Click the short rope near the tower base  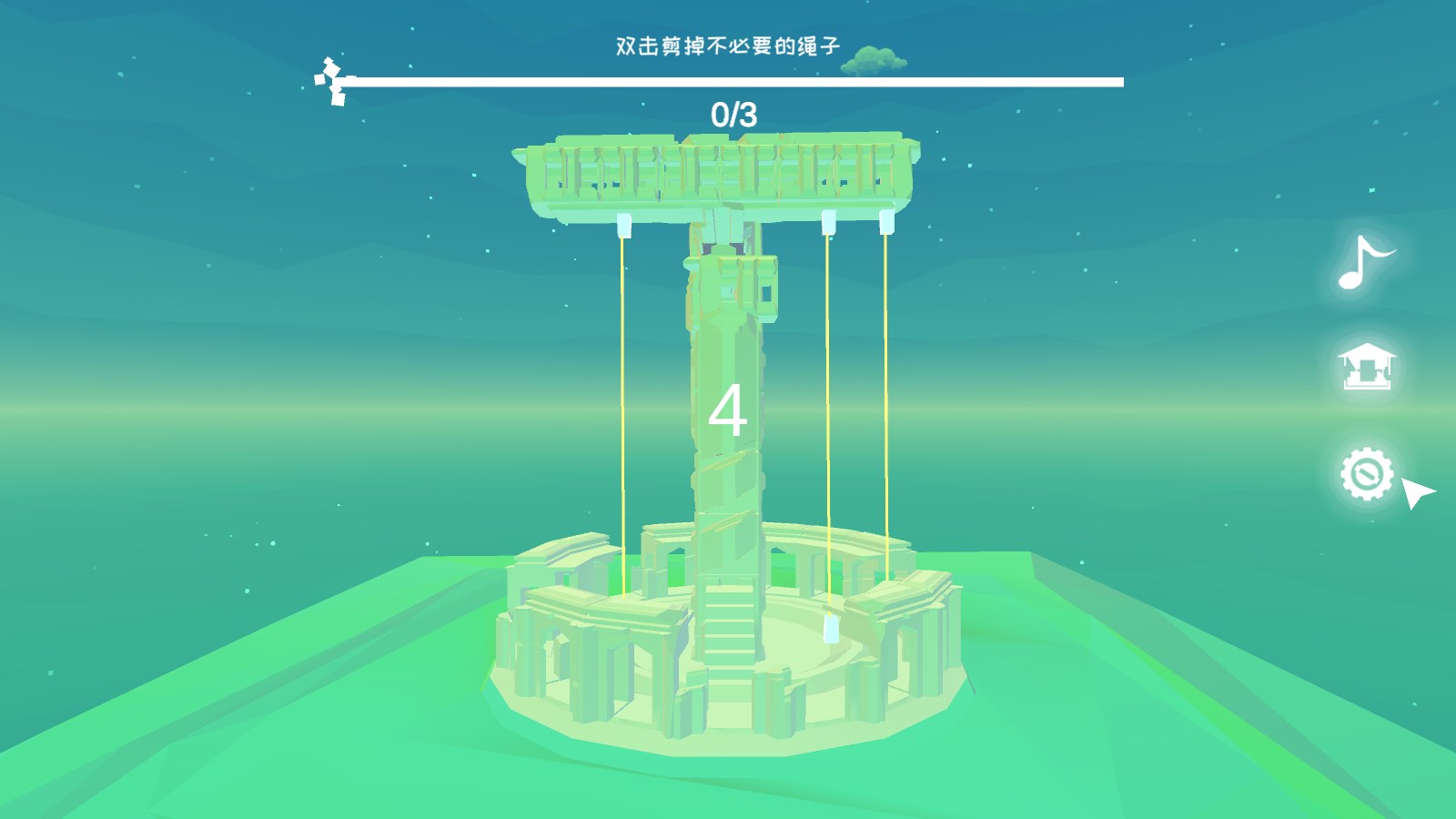(828, 546)
